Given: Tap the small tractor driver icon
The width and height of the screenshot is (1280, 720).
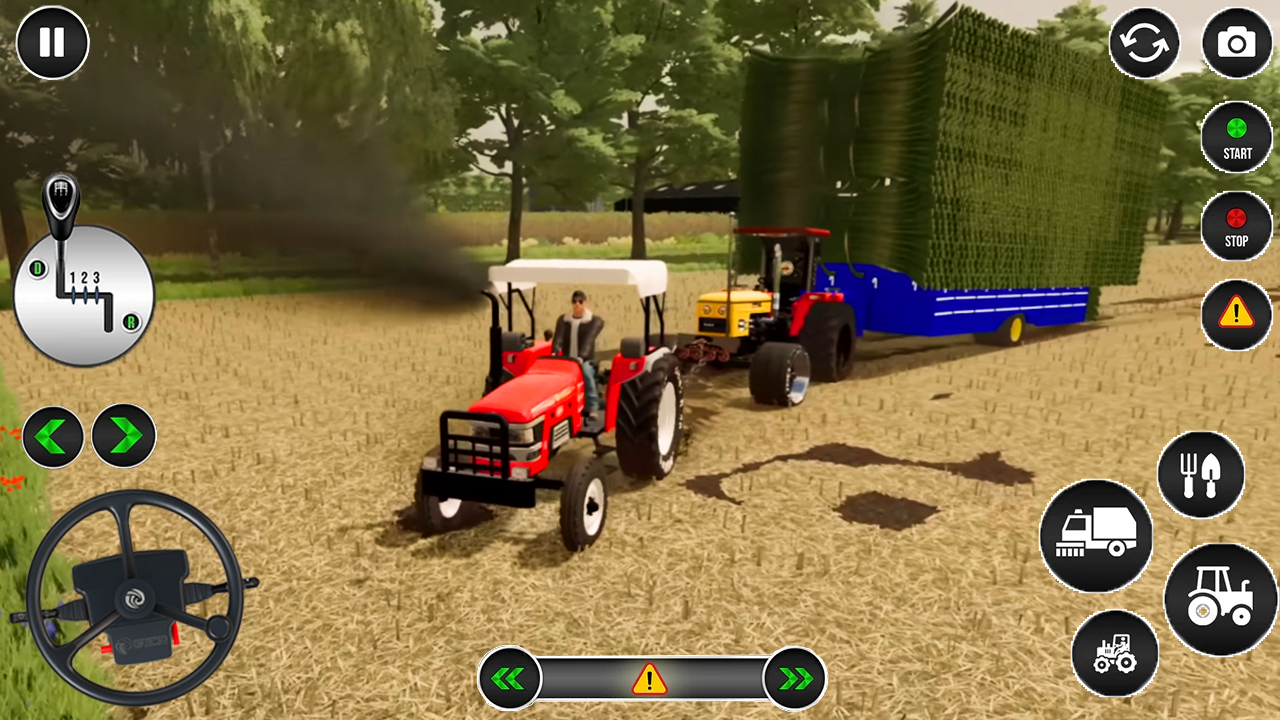Looking at the screenshot, I should tap(1114, 652).
